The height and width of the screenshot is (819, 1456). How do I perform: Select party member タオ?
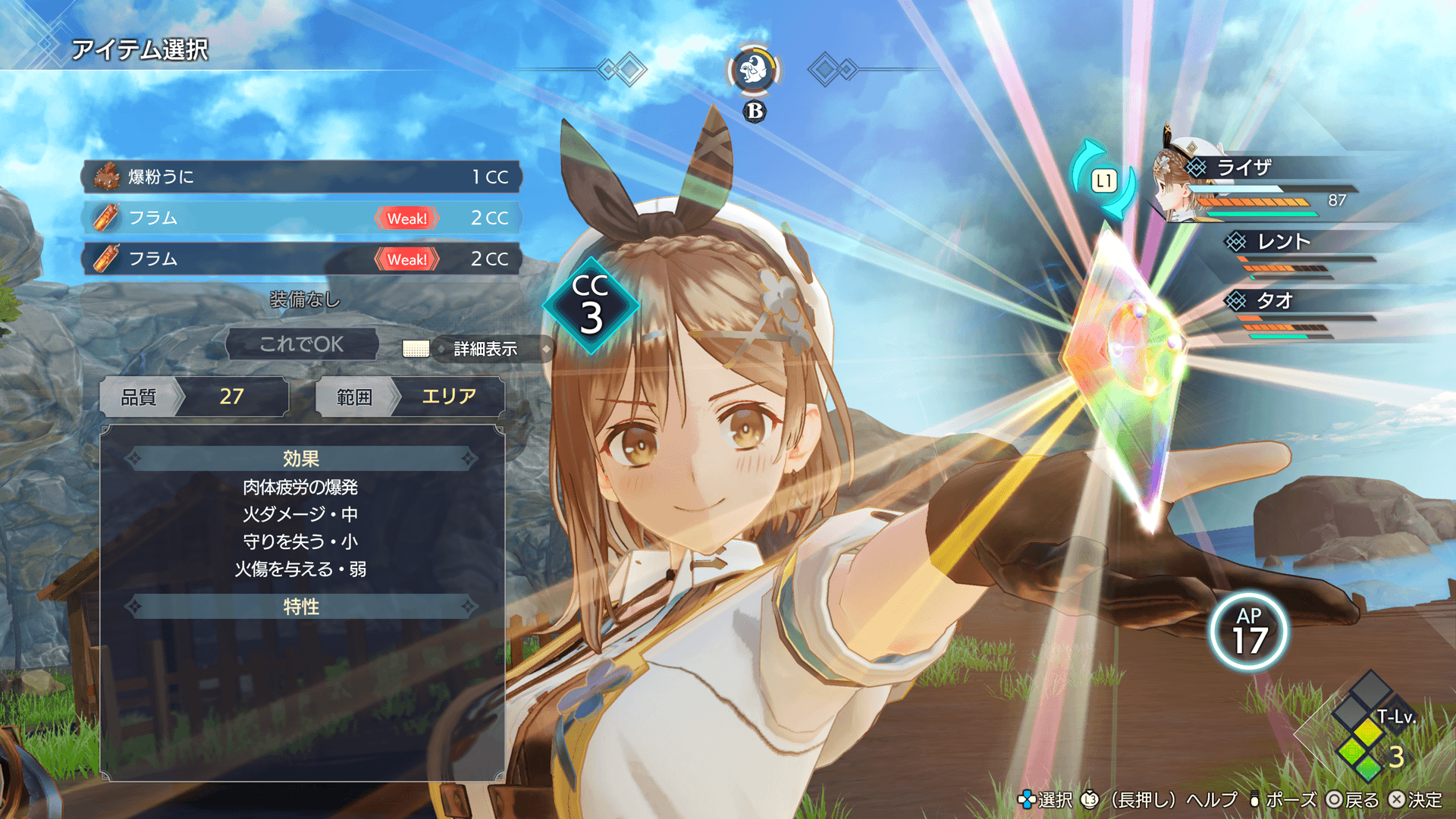tap(1274, 301)
